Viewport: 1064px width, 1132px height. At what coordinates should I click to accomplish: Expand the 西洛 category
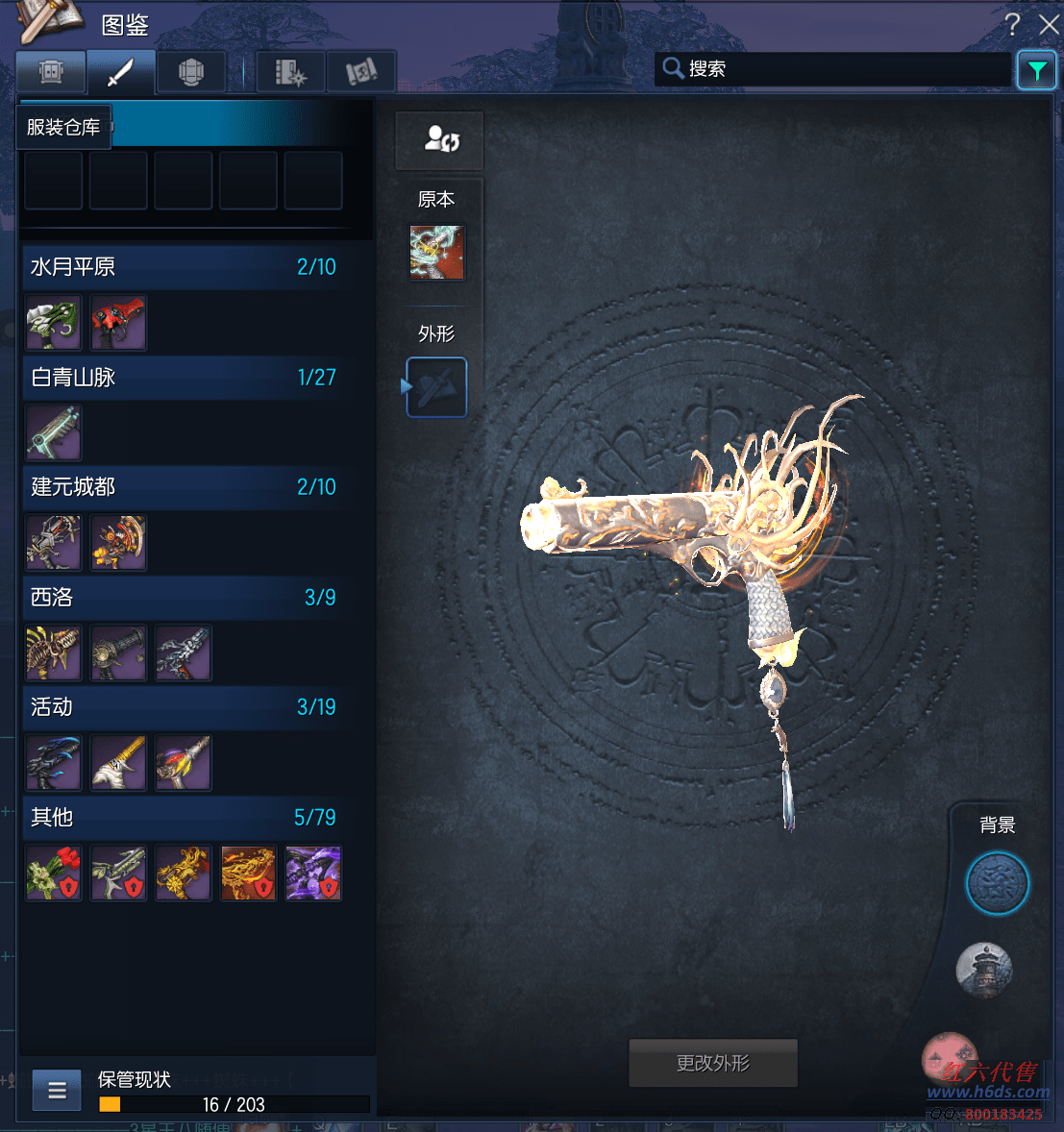tap(183, 598)
